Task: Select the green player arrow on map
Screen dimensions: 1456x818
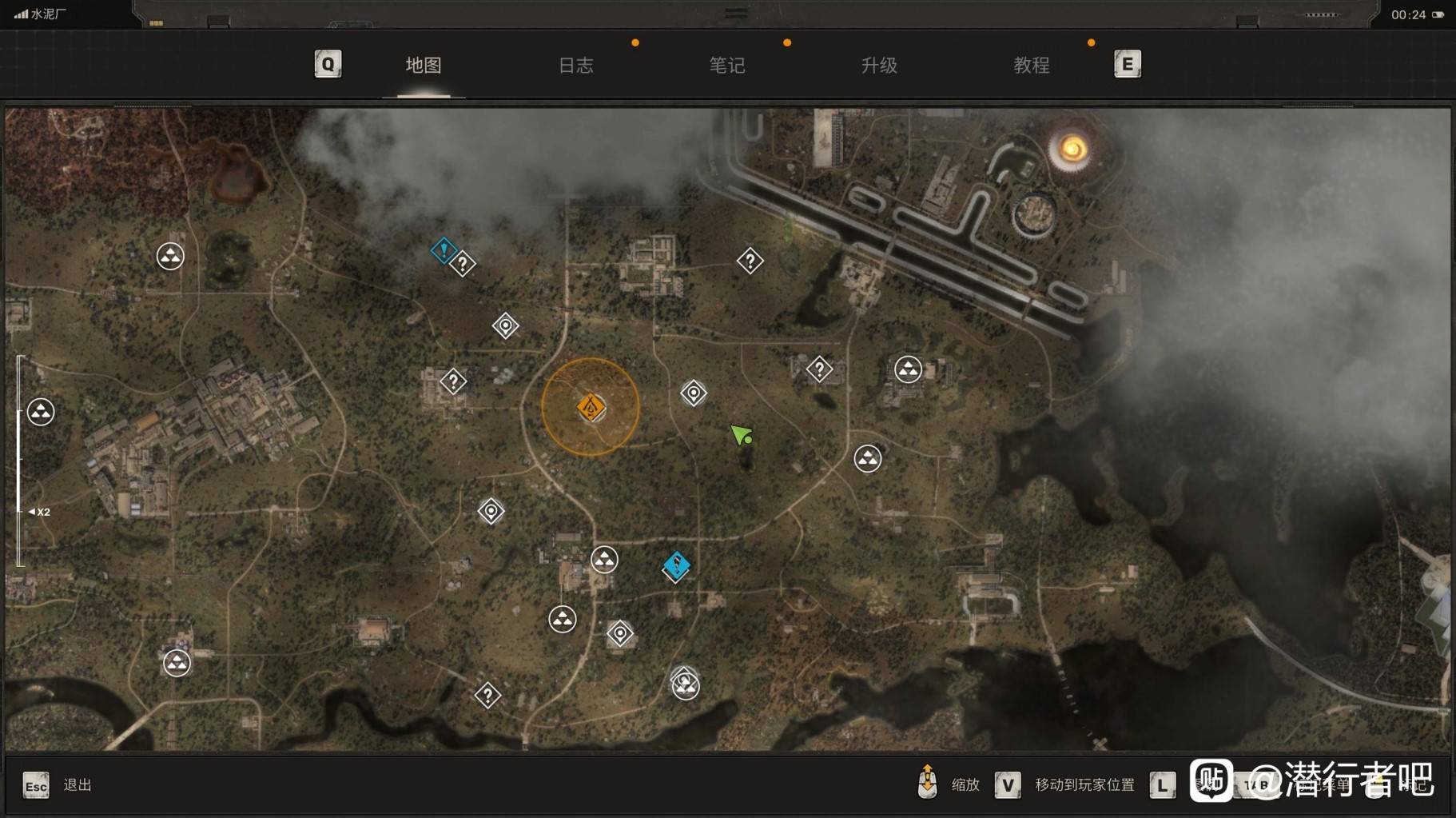Action: (x=741, y=435)
